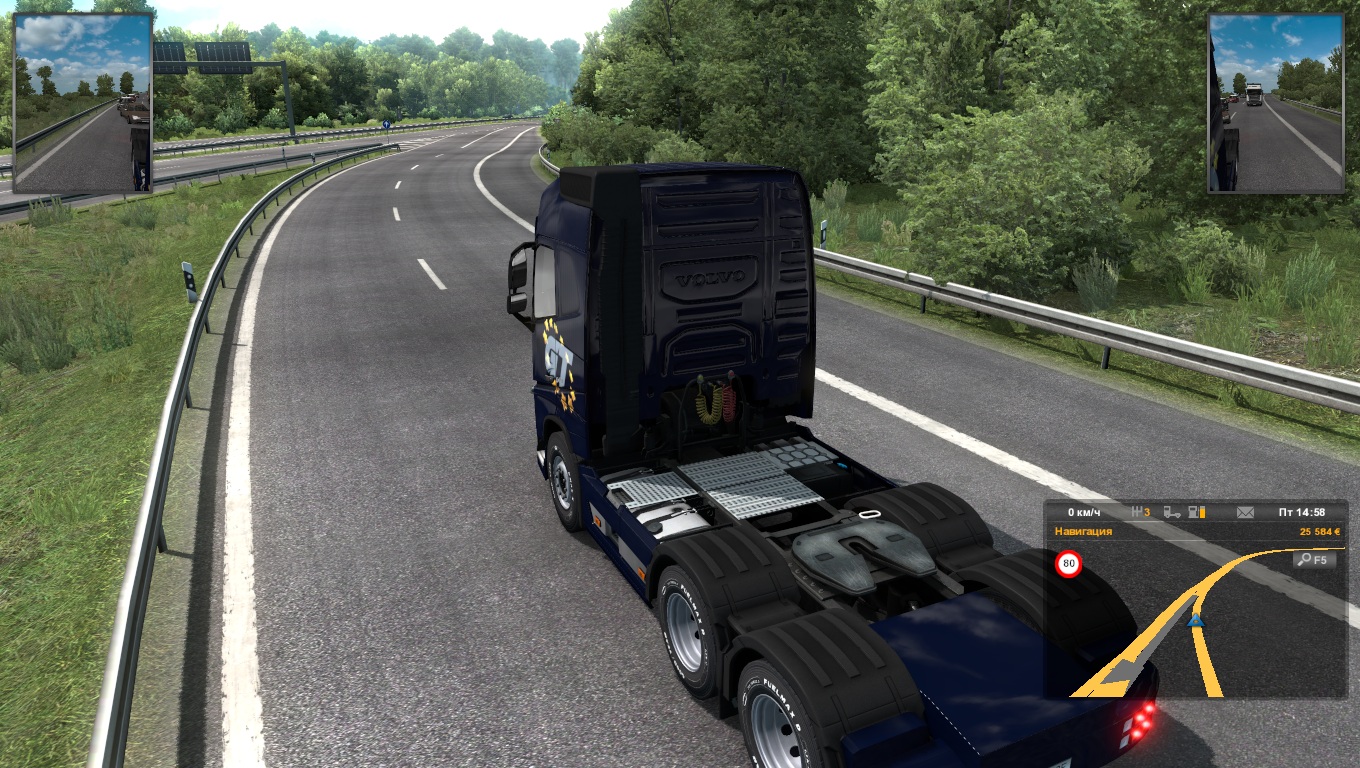Open the mail envelope icon in route advisor
The image size is (1360, 768).
1245,512
